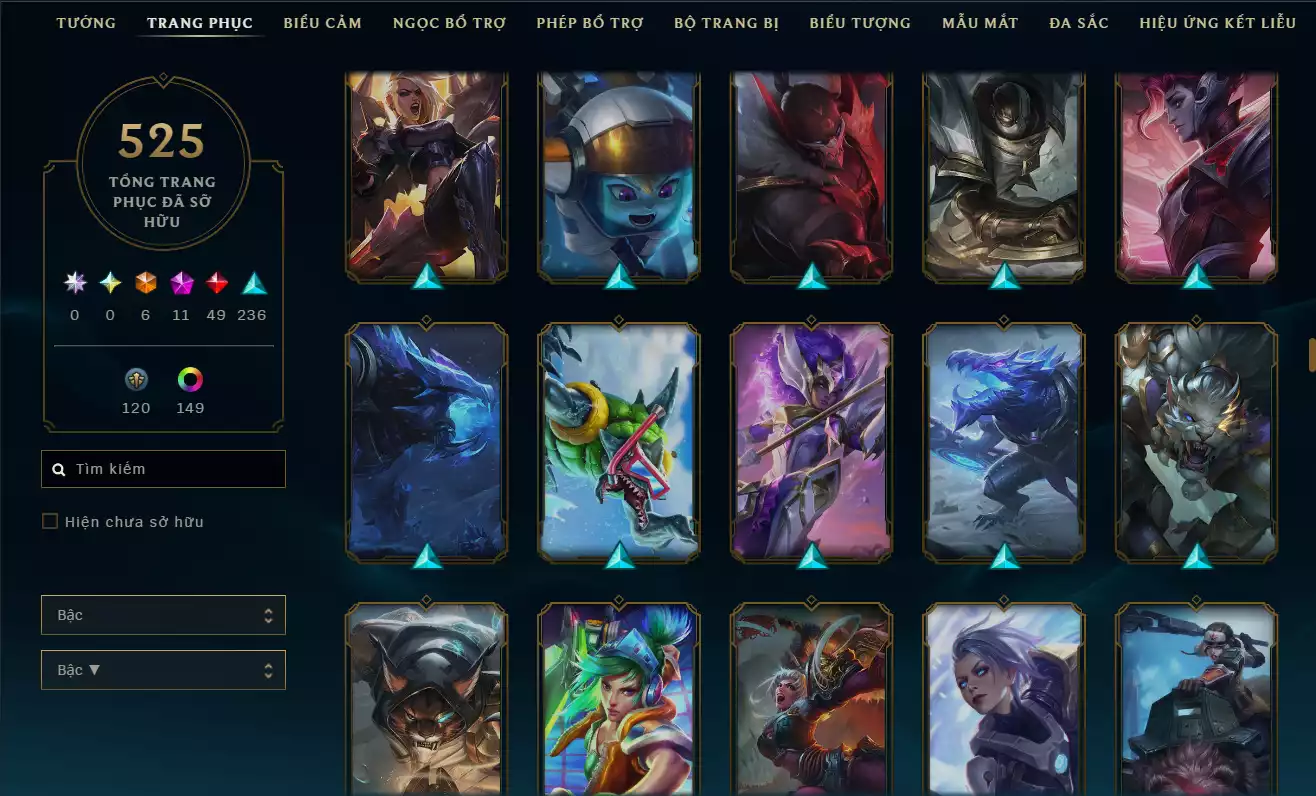Select the gold Mythic rarity icon
The height and width of the screenshot is (796, 1316).
110,283
